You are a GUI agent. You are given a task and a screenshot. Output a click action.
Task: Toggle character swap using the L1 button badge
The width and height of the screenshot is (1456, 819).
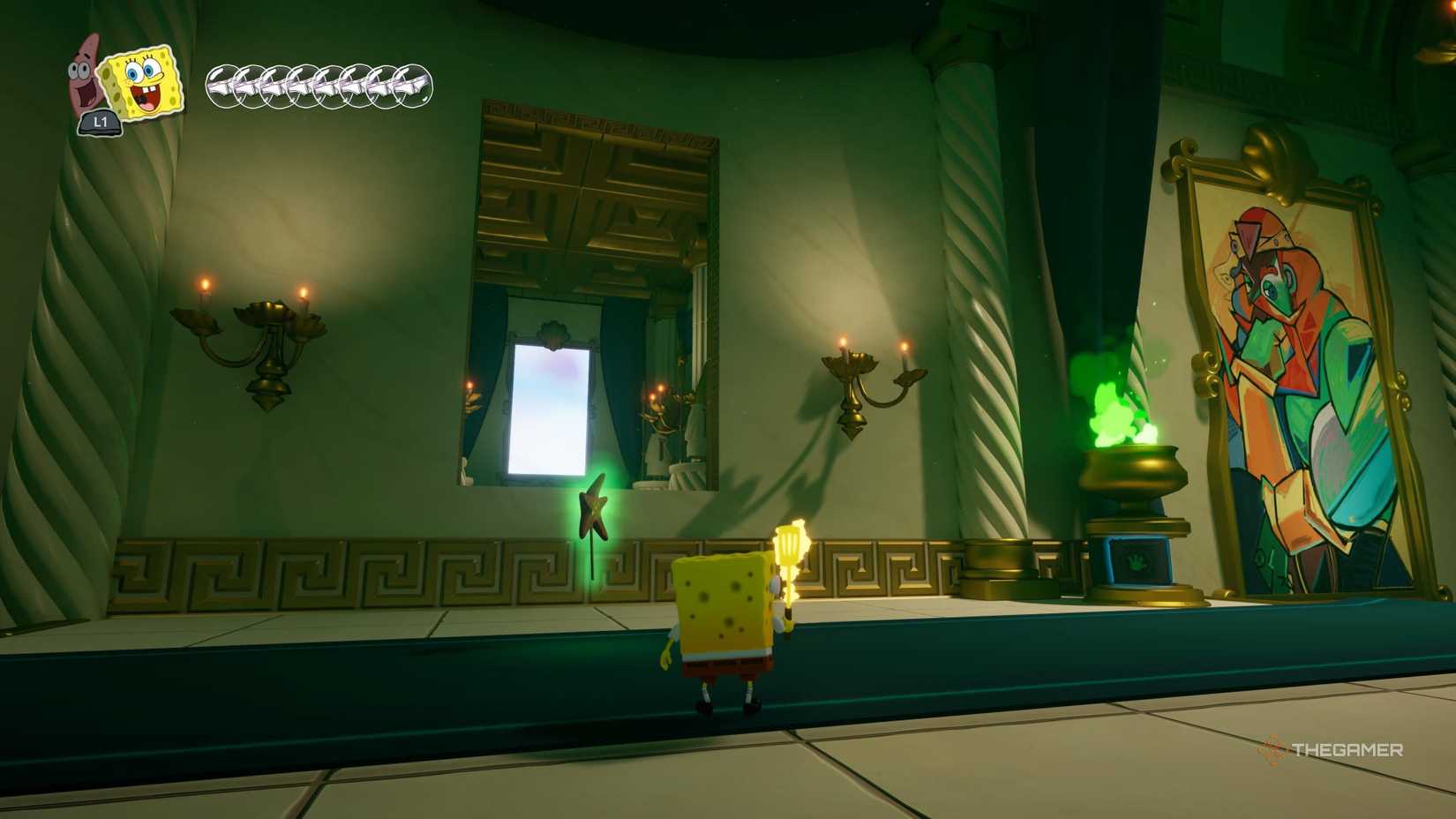(100, 124)
